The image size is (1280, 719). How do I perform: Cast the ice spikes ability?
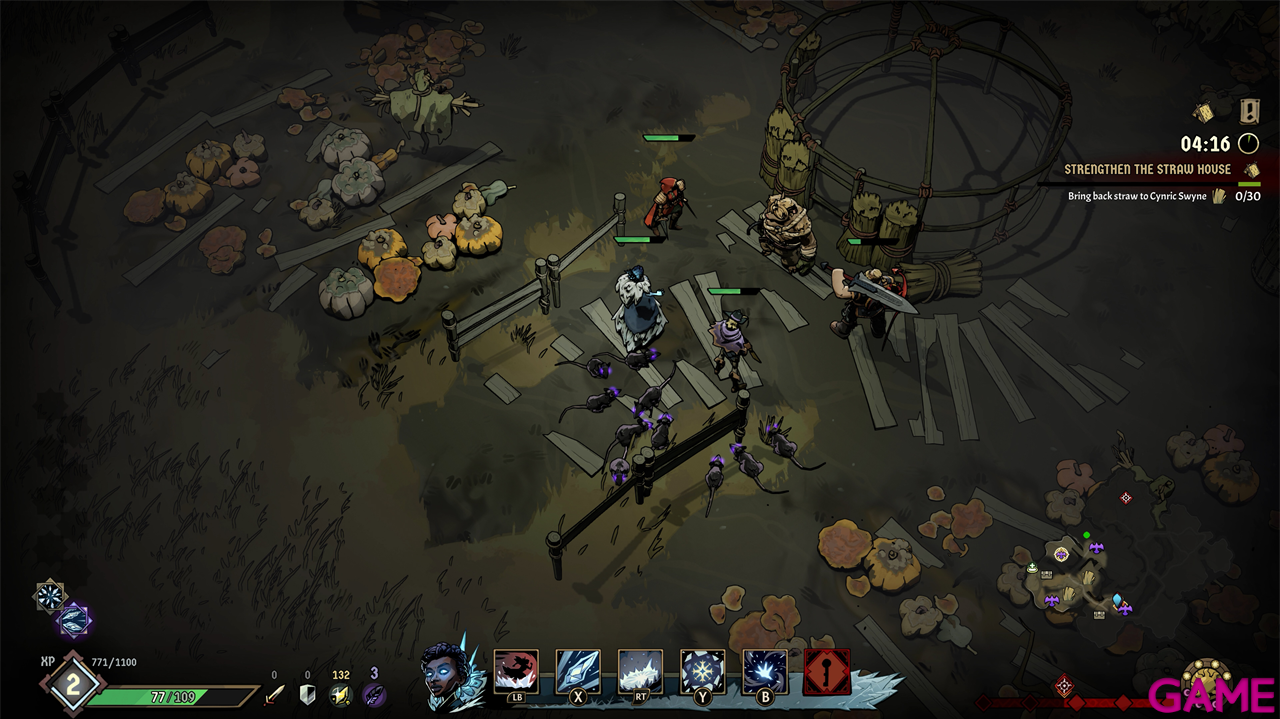coord(640,671)
